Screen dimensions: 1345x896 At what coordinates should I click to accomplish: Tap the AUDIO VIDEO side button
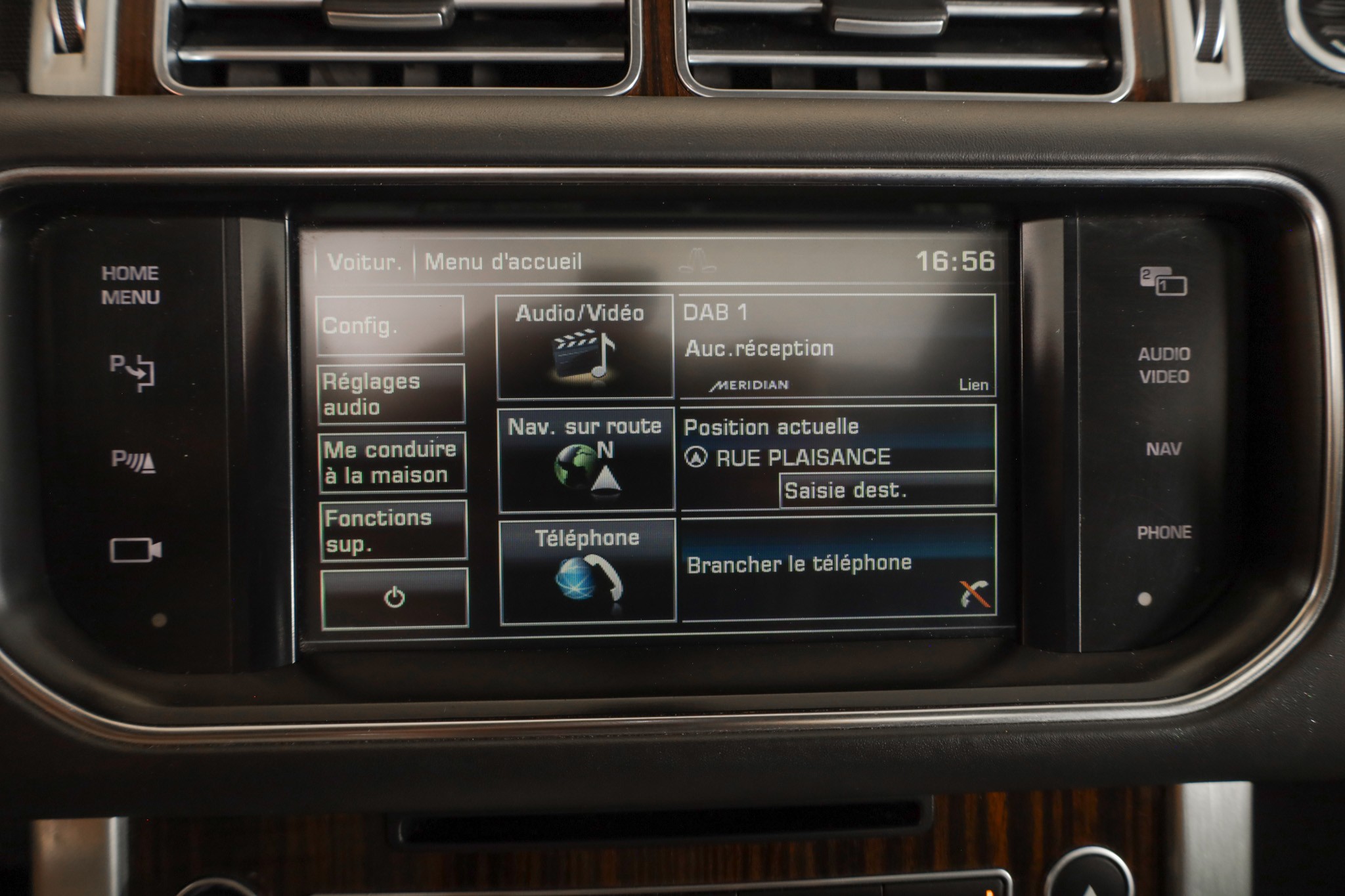click(x=1164, y=365)
